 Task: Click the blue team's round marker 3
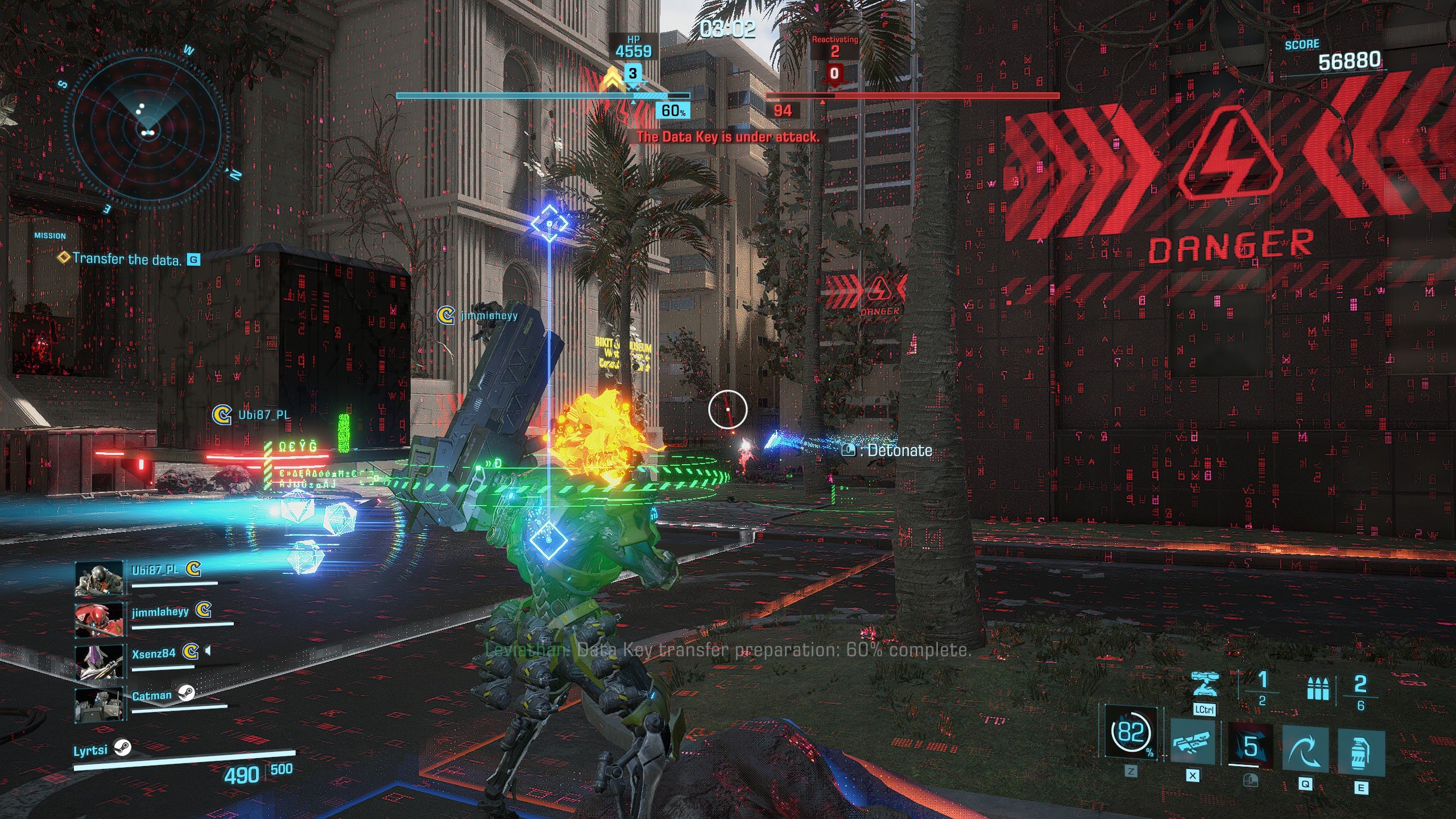coord(632,73)
